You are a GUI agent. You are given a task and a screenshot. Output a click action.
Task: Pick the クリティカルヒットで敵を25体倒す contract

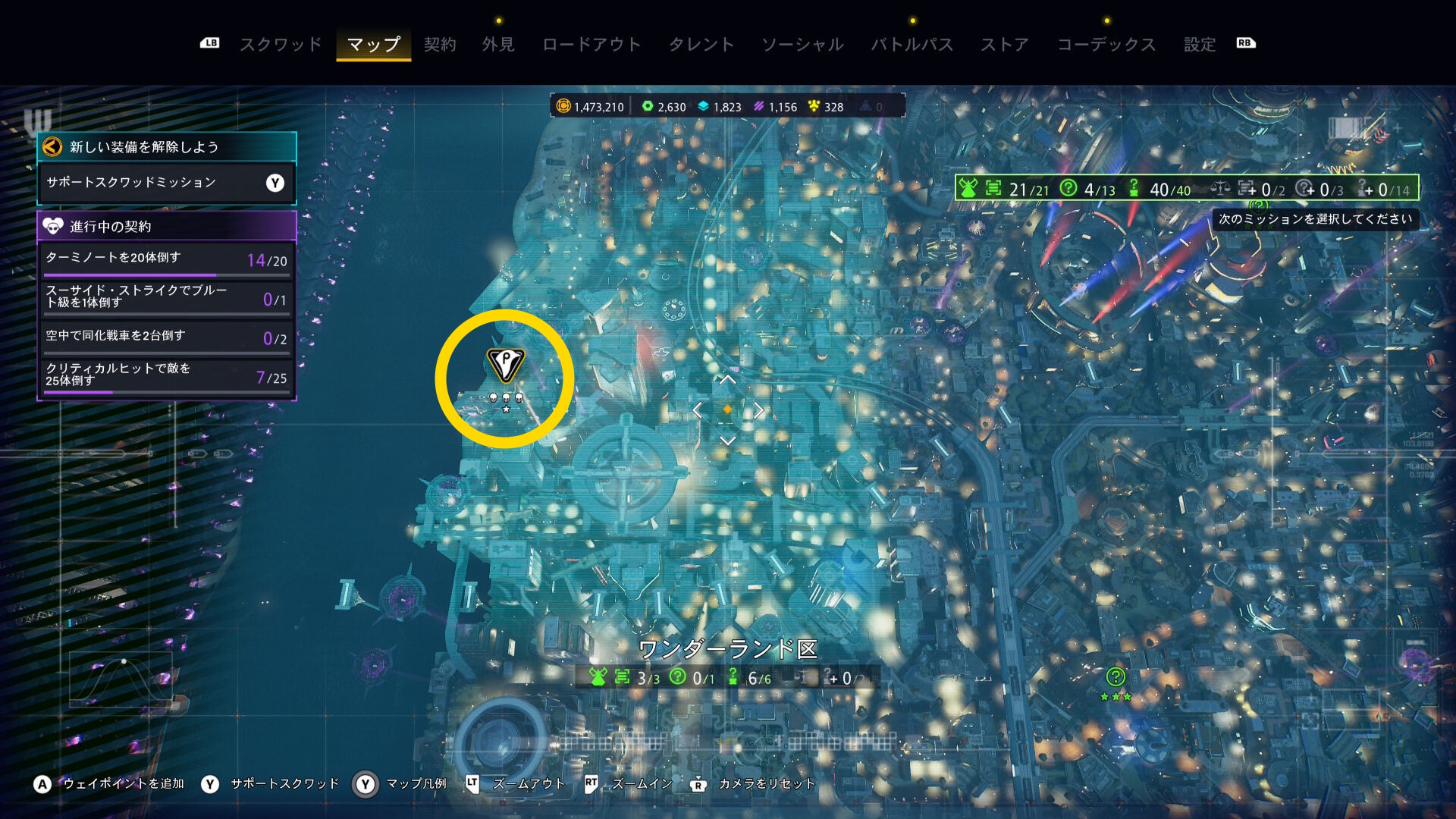point(166,375)
